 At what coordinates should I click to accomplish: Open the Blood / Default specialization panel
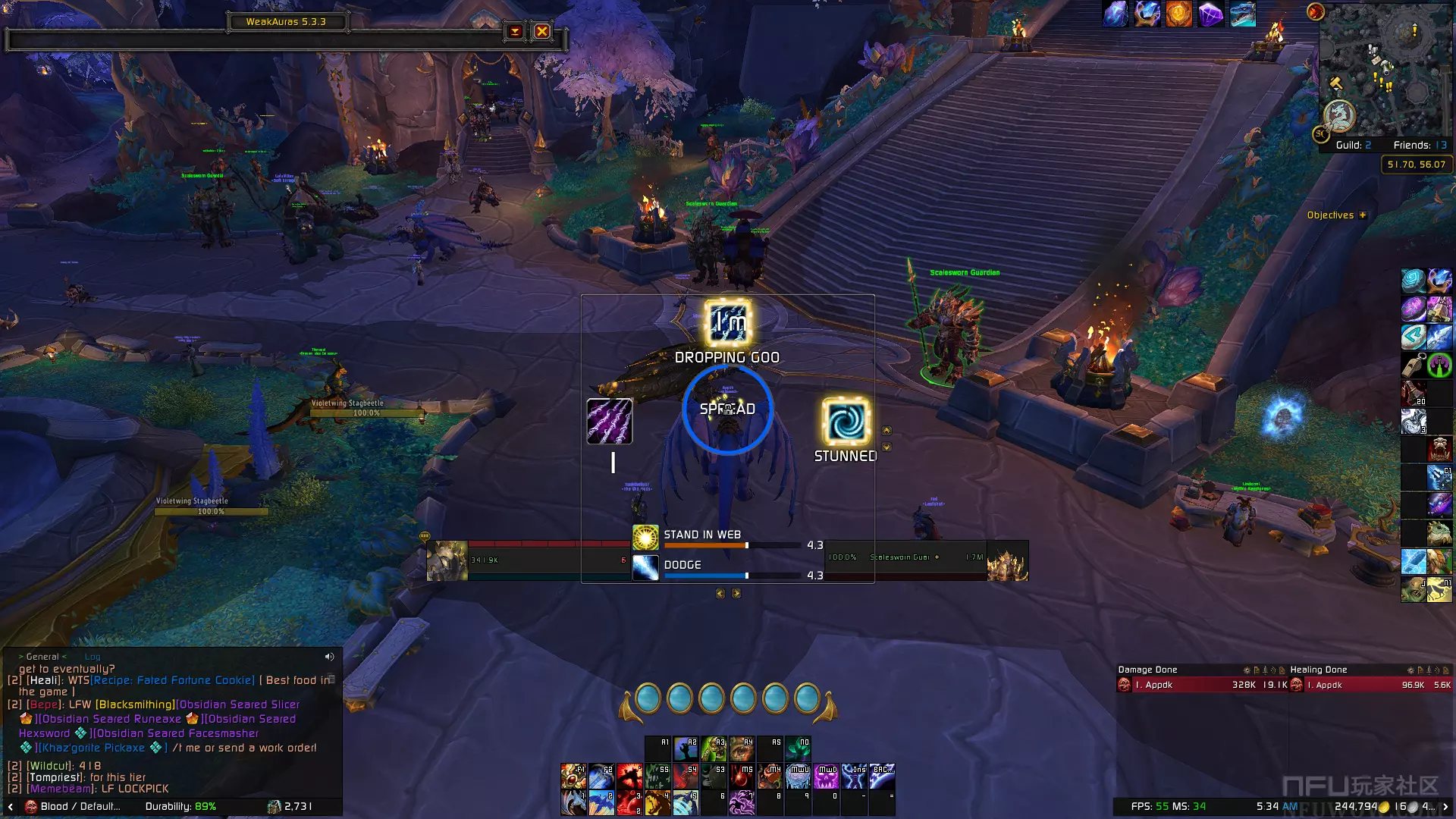[x=73, y=806]
